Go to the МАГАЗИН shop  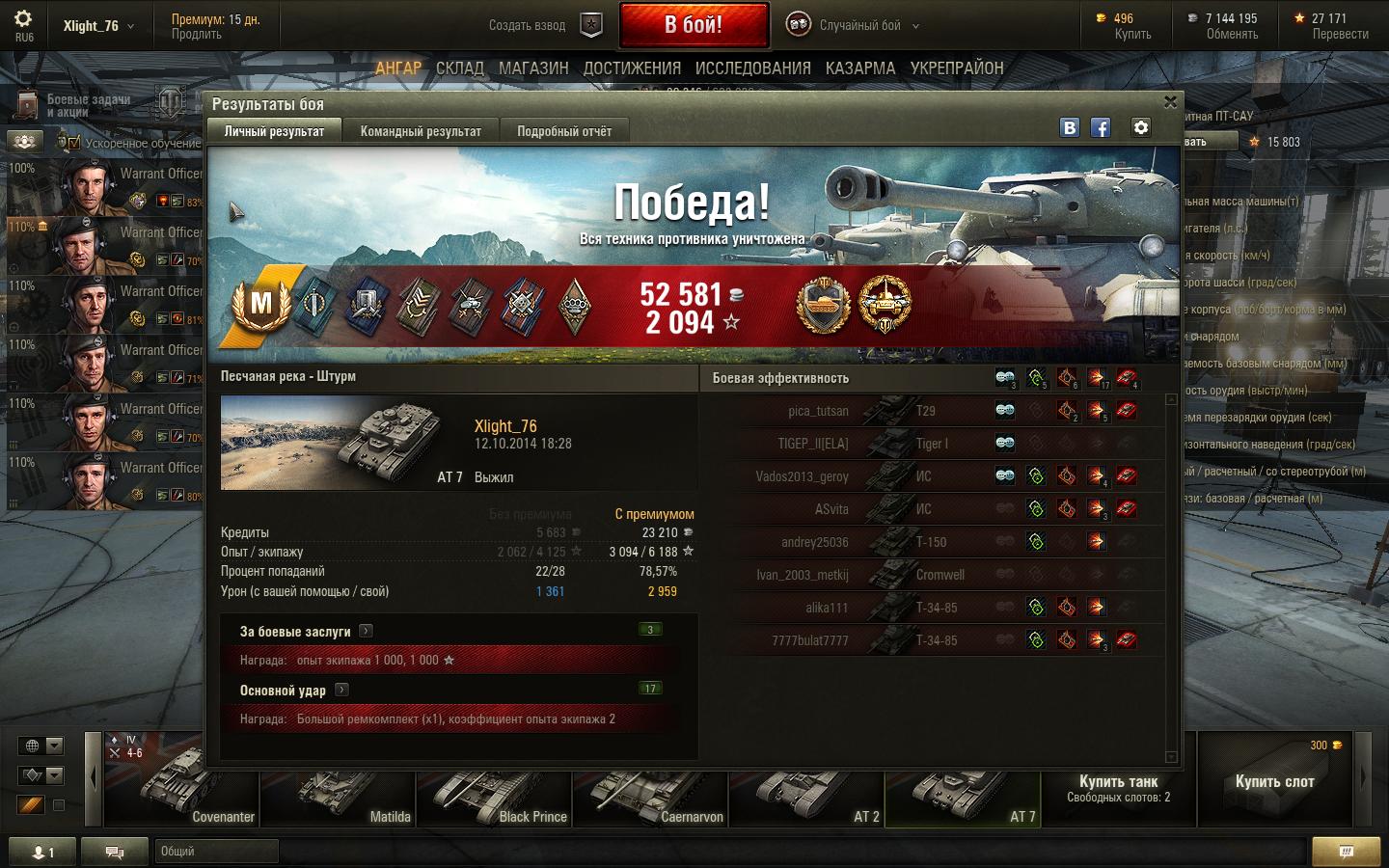(x=533, y=68)
